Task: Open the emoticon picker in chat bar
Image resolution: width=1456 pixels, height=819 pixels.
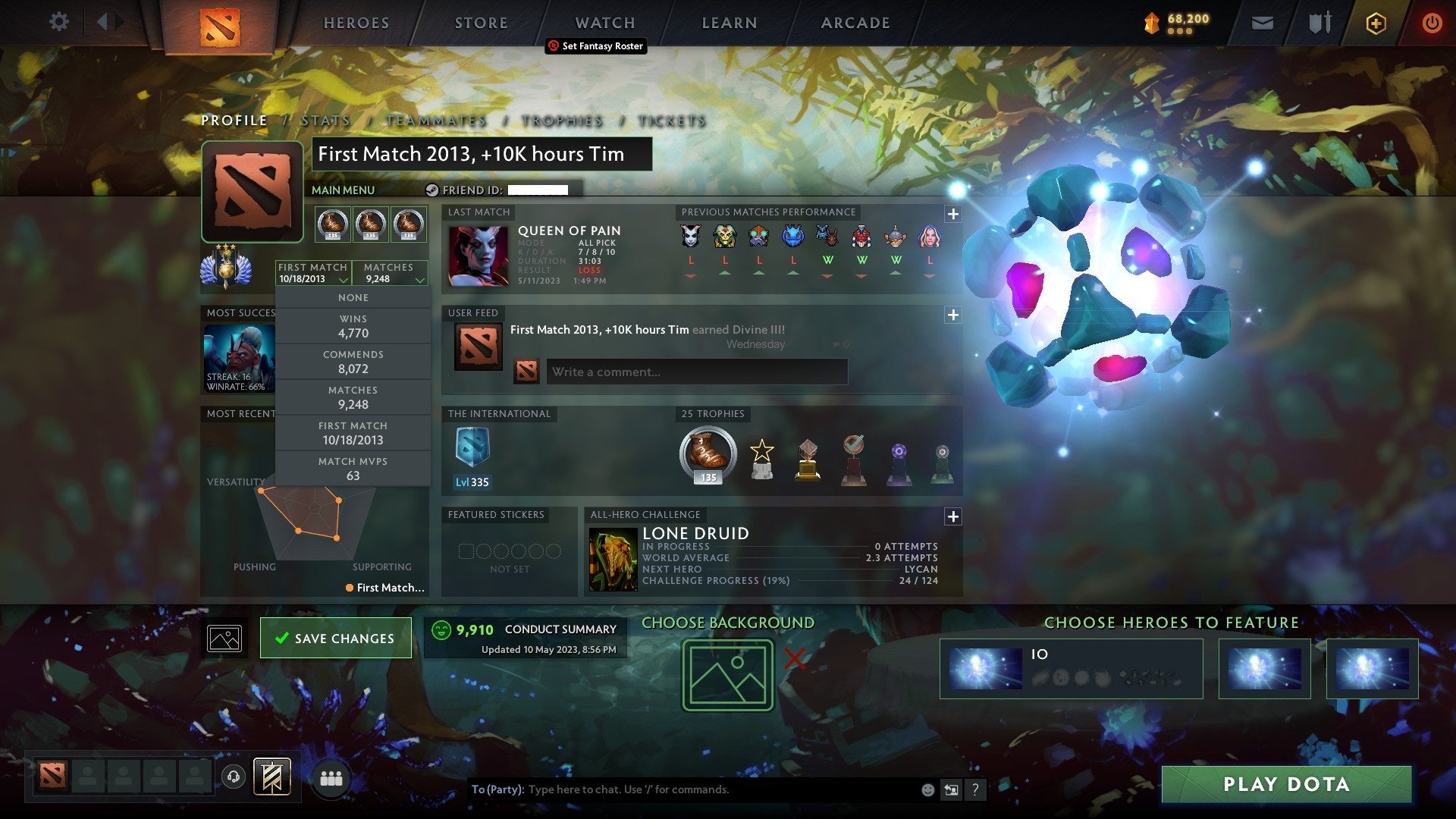Action: tap(927, 789)
